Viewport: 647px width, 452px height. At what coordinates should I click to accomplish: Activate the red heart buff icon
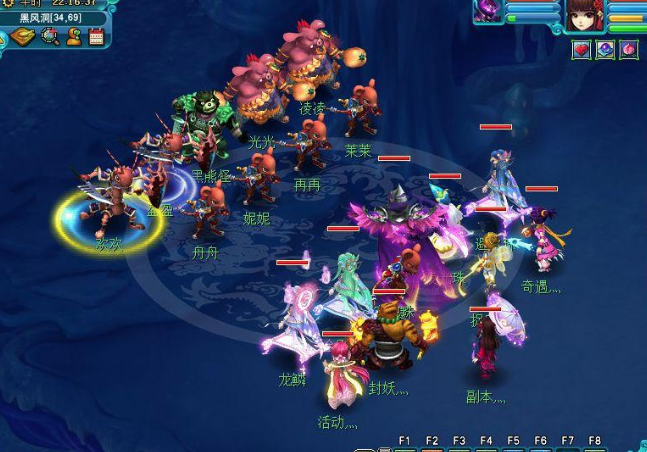pyautogui.click(x=581, y=49)
